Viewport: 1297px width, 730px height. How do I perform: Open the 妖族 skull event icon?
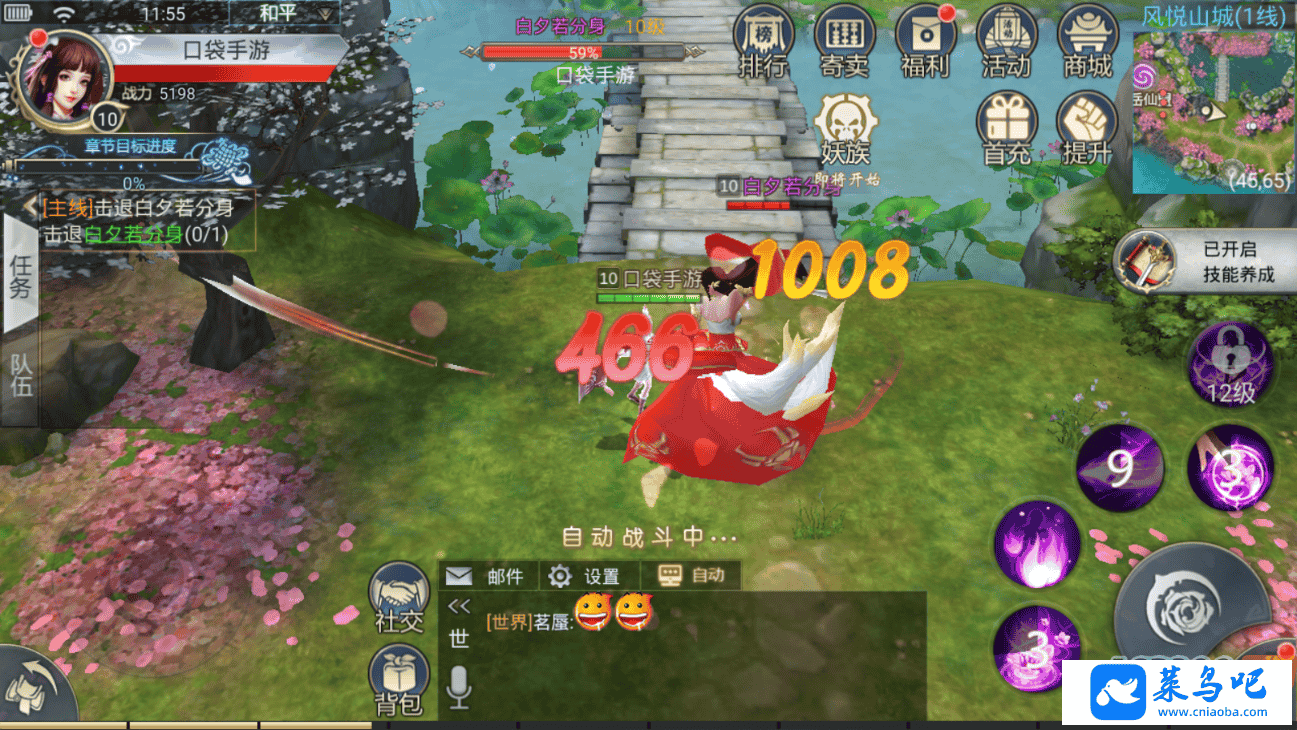click(845, 128)
